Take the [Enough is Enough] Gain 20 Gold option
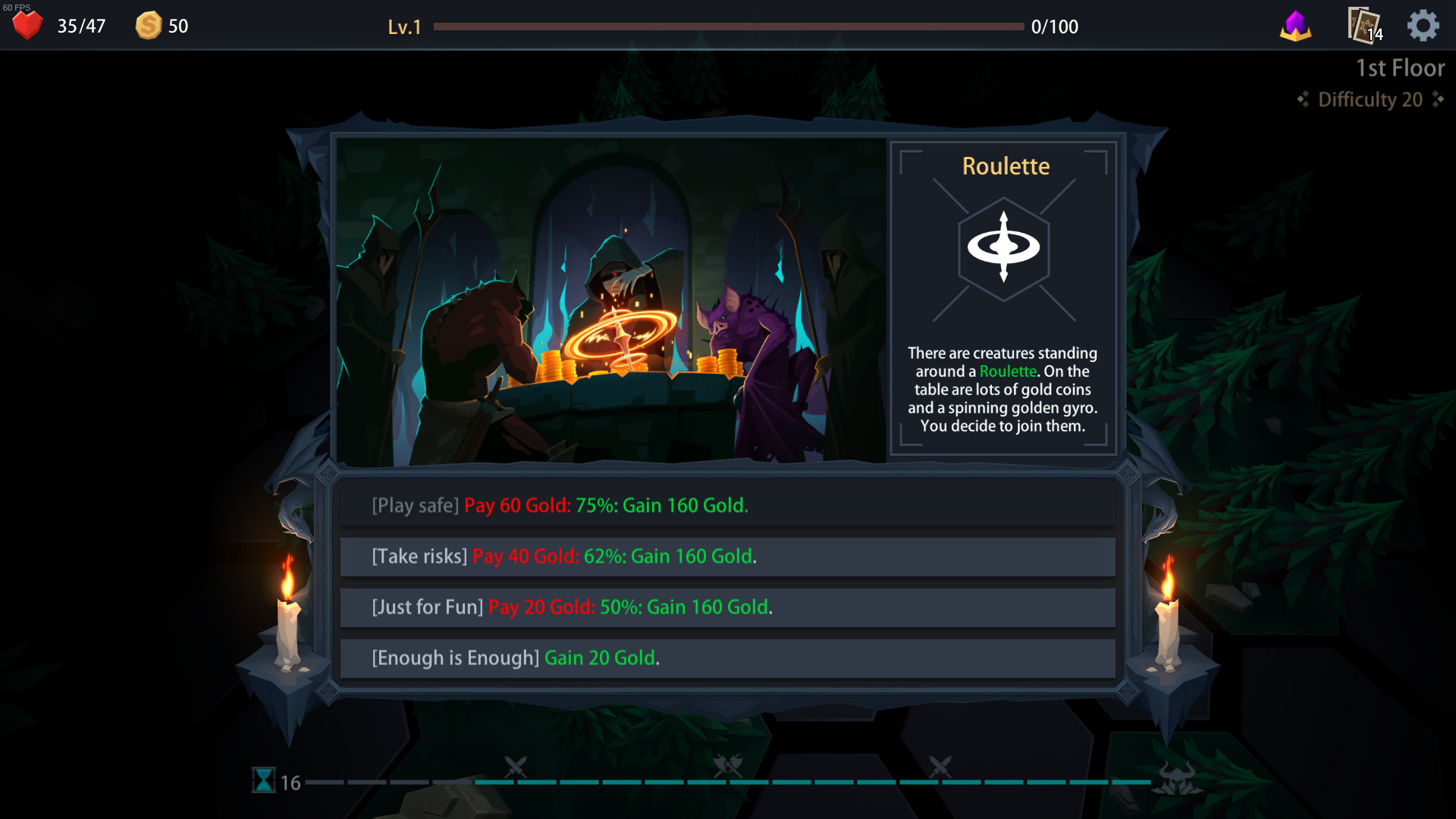This screenshot has height=819, width=1456. pyautogui.click(x=727, y=657)
